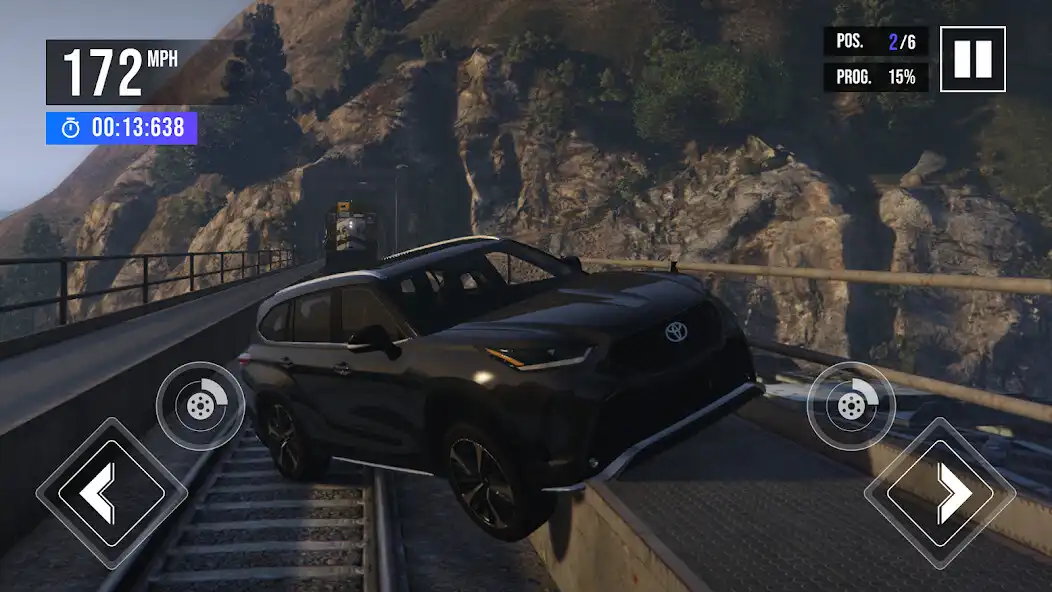Pause the race with the pause button
Image resolution: width=1052 pixels, height=592 pixels.
click(x=972, y=59)
